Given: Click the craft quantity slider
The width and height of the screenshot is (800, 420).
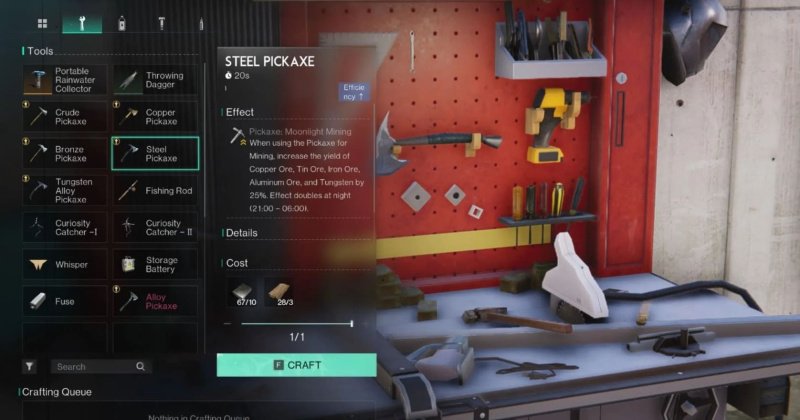Looking at the screenshot, I should tap(296, 324).
